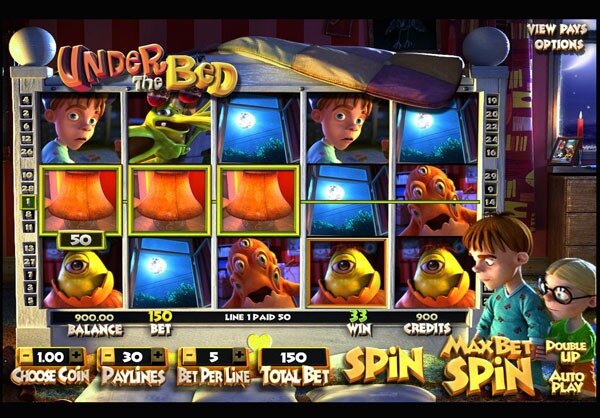Decrease Bet Per Line with minus
Viewport: 600px width, 418px height.
point(188,356)
